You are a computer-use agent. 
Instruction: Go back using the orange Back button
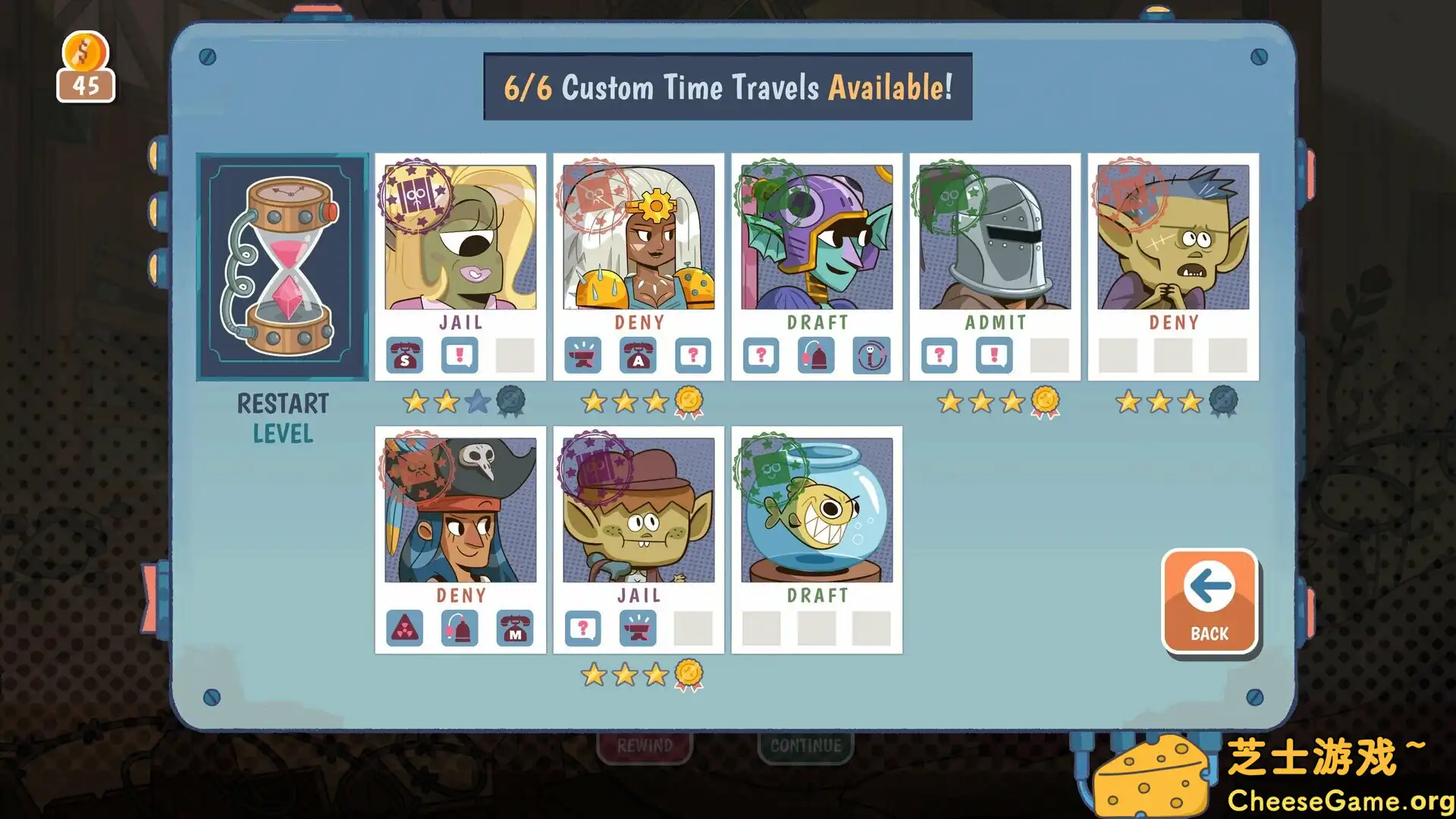[1210, 601]
